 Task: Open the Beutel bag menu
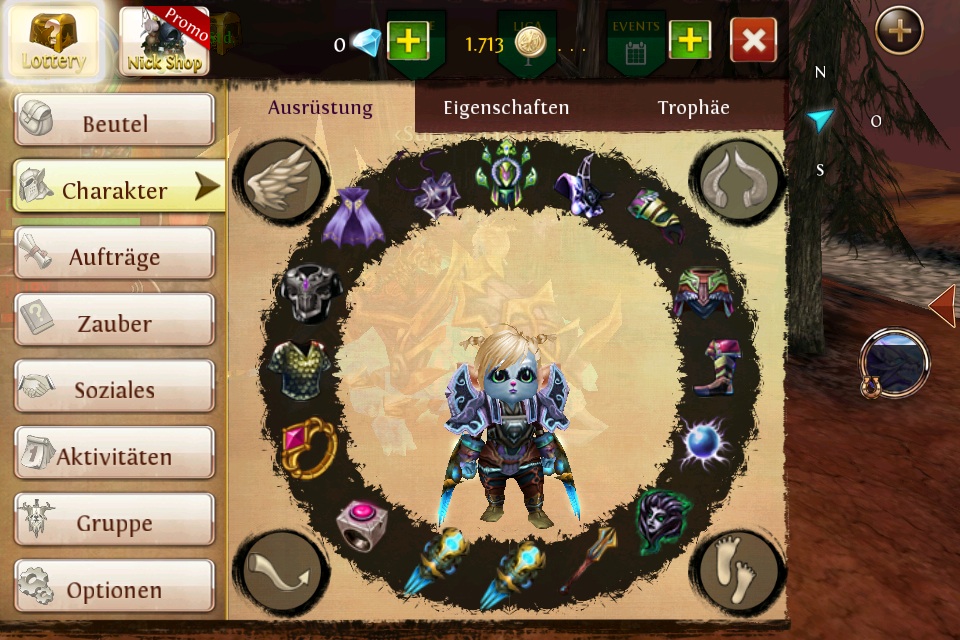pyautogui.click(x=115, y=123)
